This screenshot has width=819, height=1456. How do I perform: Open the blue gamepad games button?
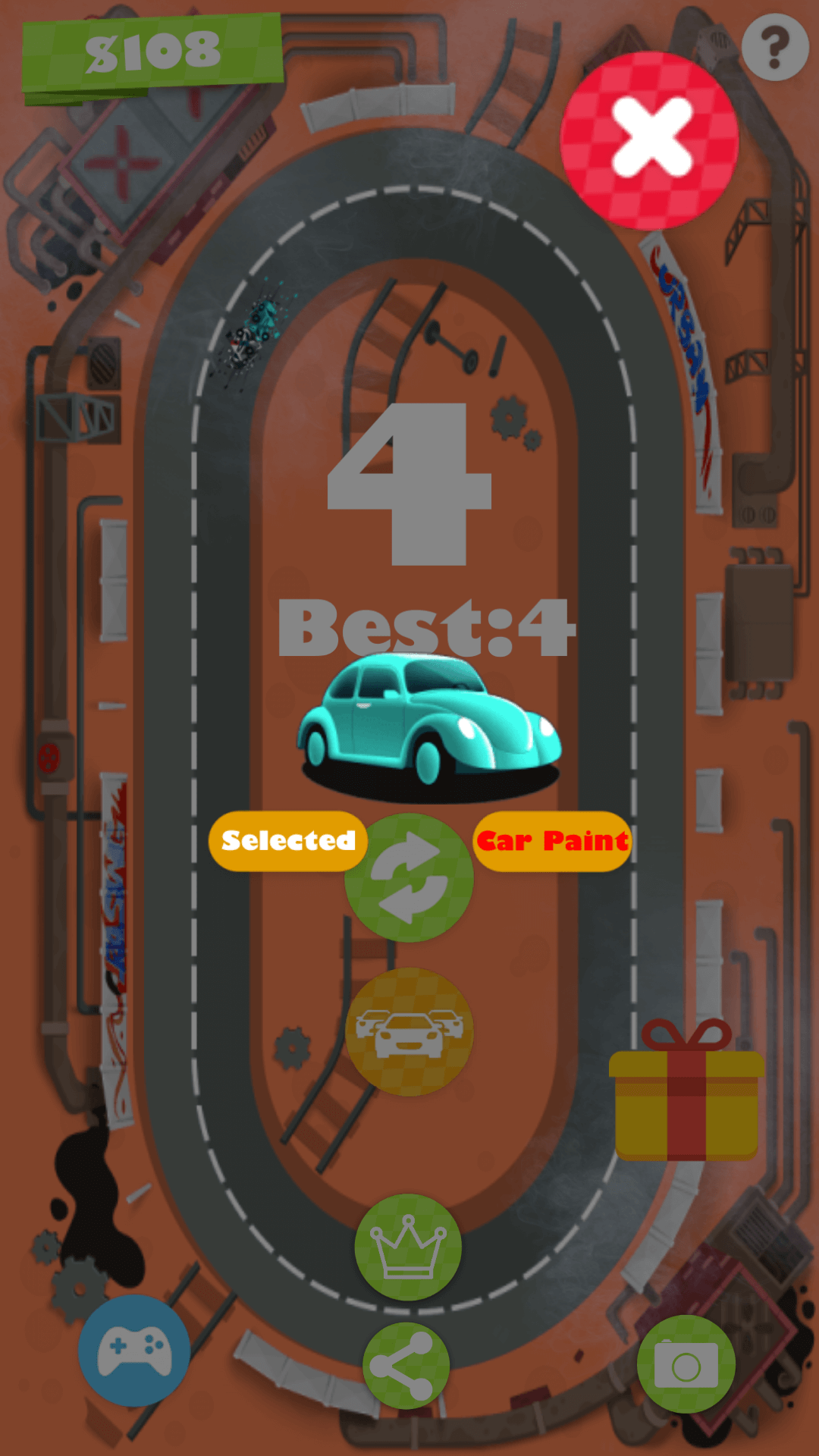coord(134,1351)
